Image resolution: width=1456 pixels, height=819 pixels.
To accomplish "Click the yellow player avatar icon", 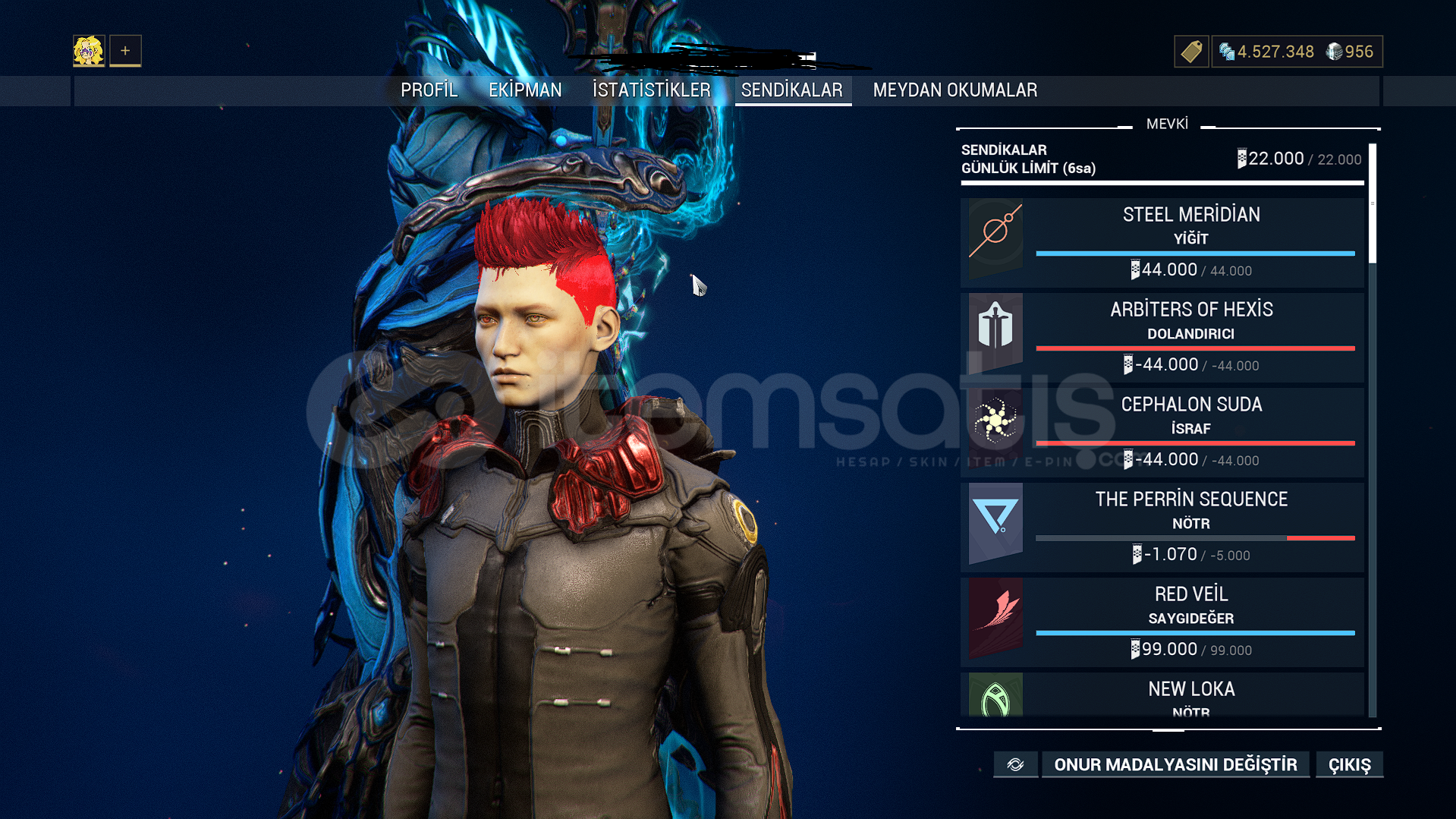I will [x=89, y=51].
